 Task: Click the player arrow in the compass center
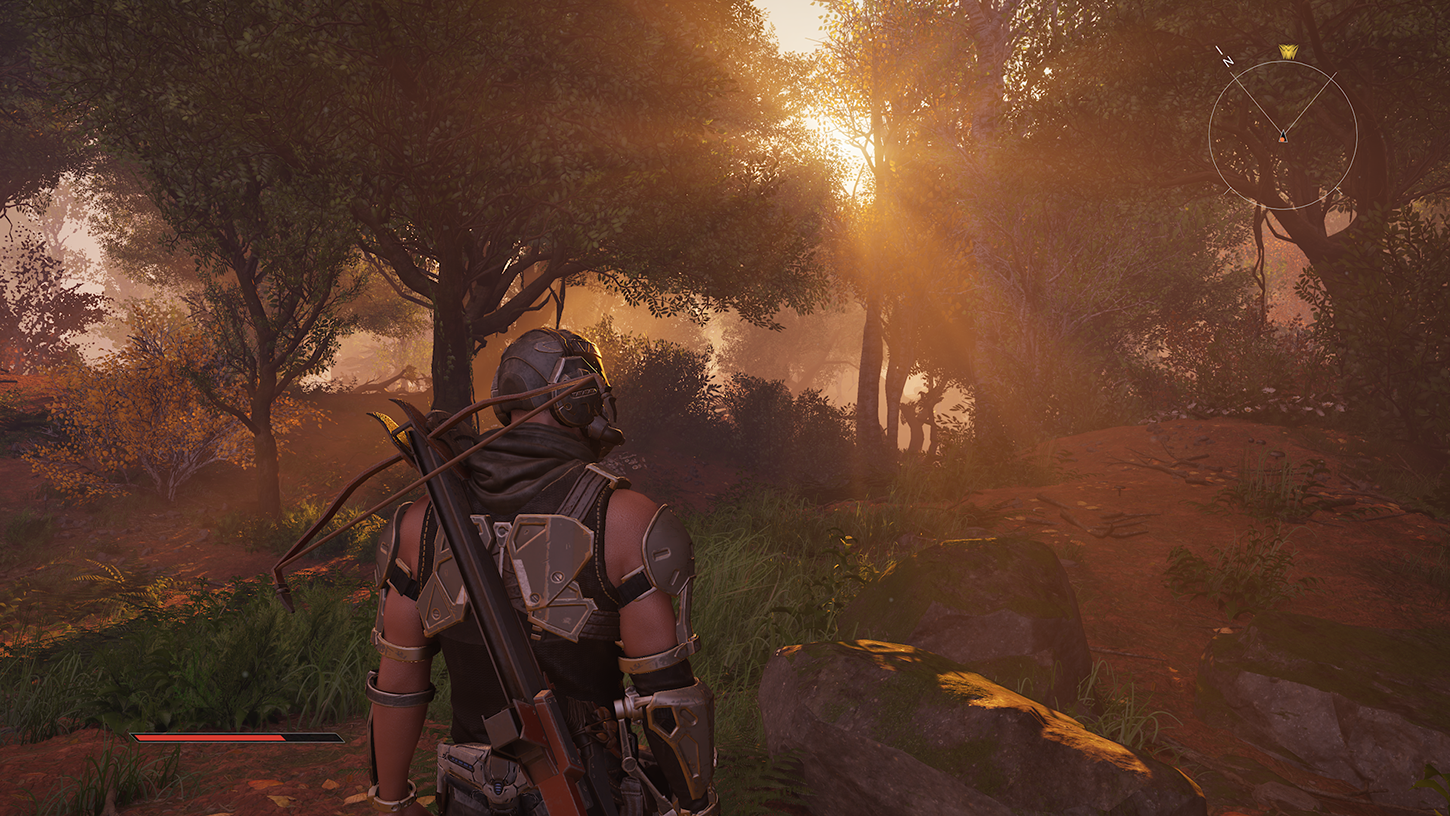point(1283,136)
